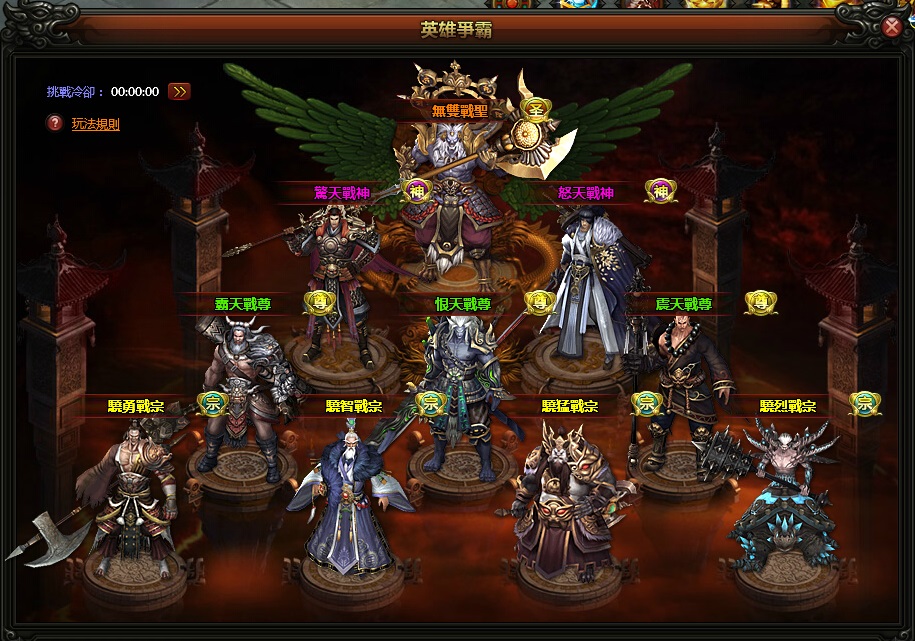Click the 宗 badge beside 驍烈戰宗
The image size is (915, 641).
tap(865, 403)
